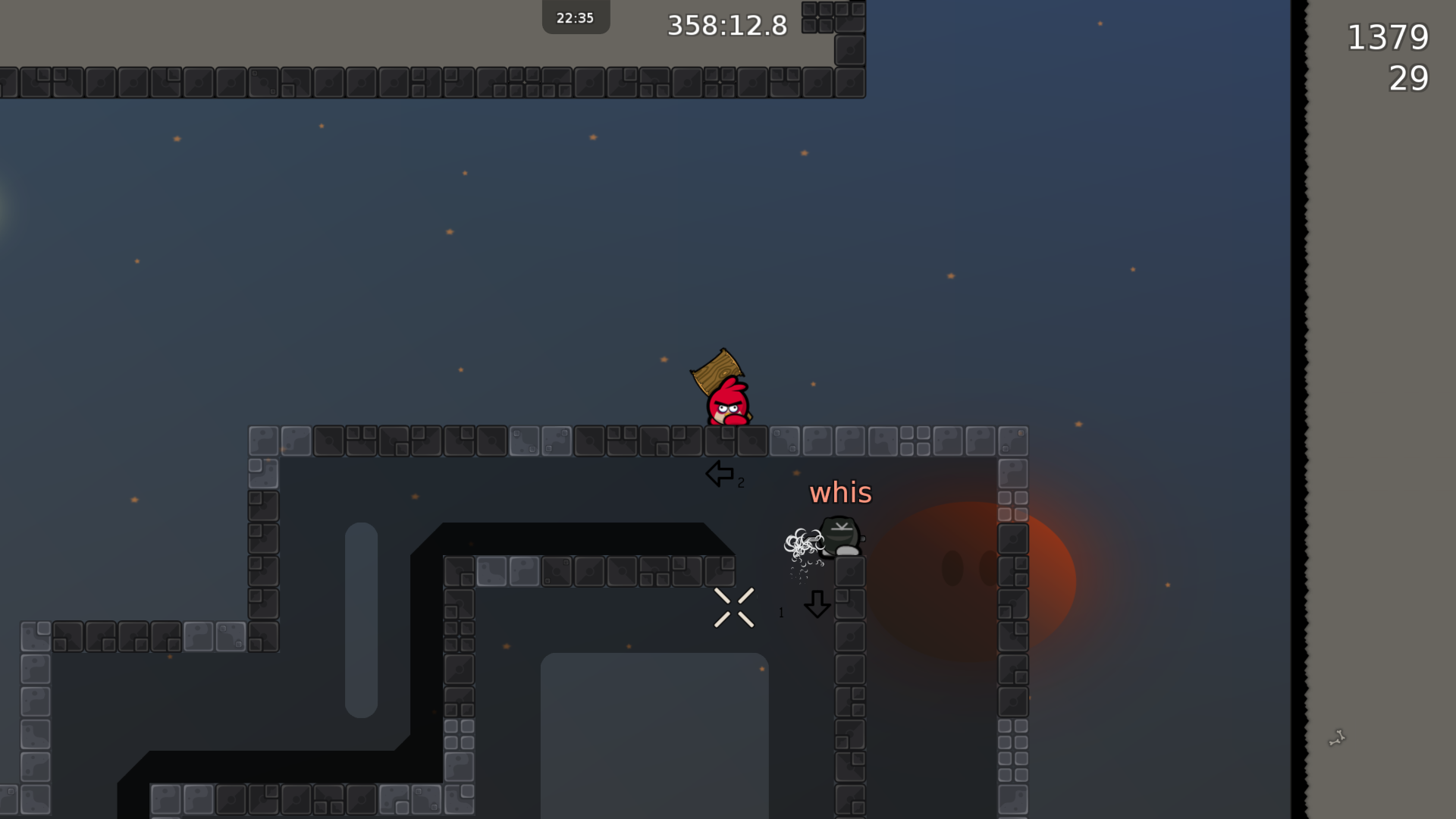Click the score value 29 below 1379
This screenshot has width=1456, height=819.
(1409, 80)
